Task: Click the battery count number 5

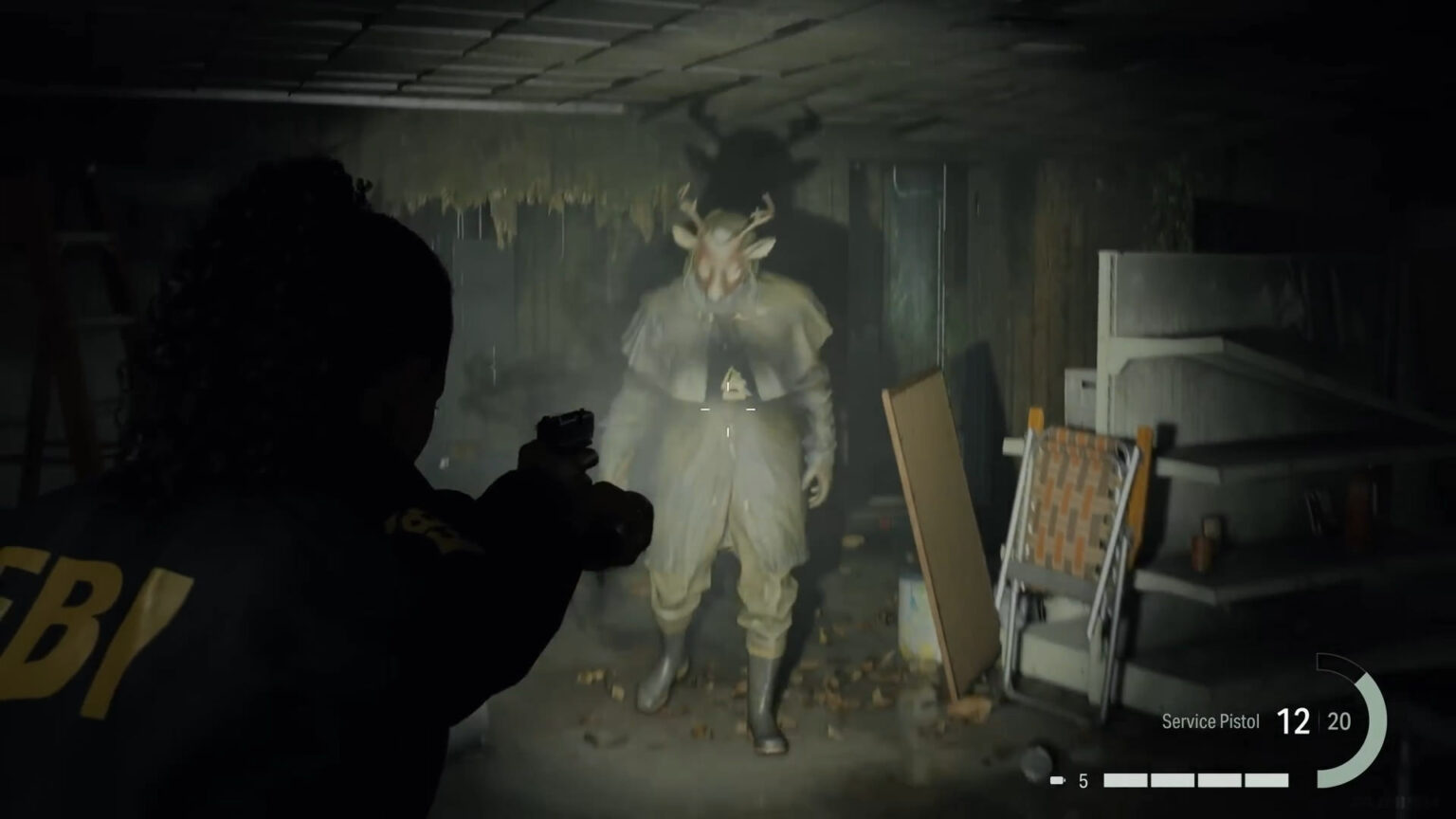Action: (1082, 779)
